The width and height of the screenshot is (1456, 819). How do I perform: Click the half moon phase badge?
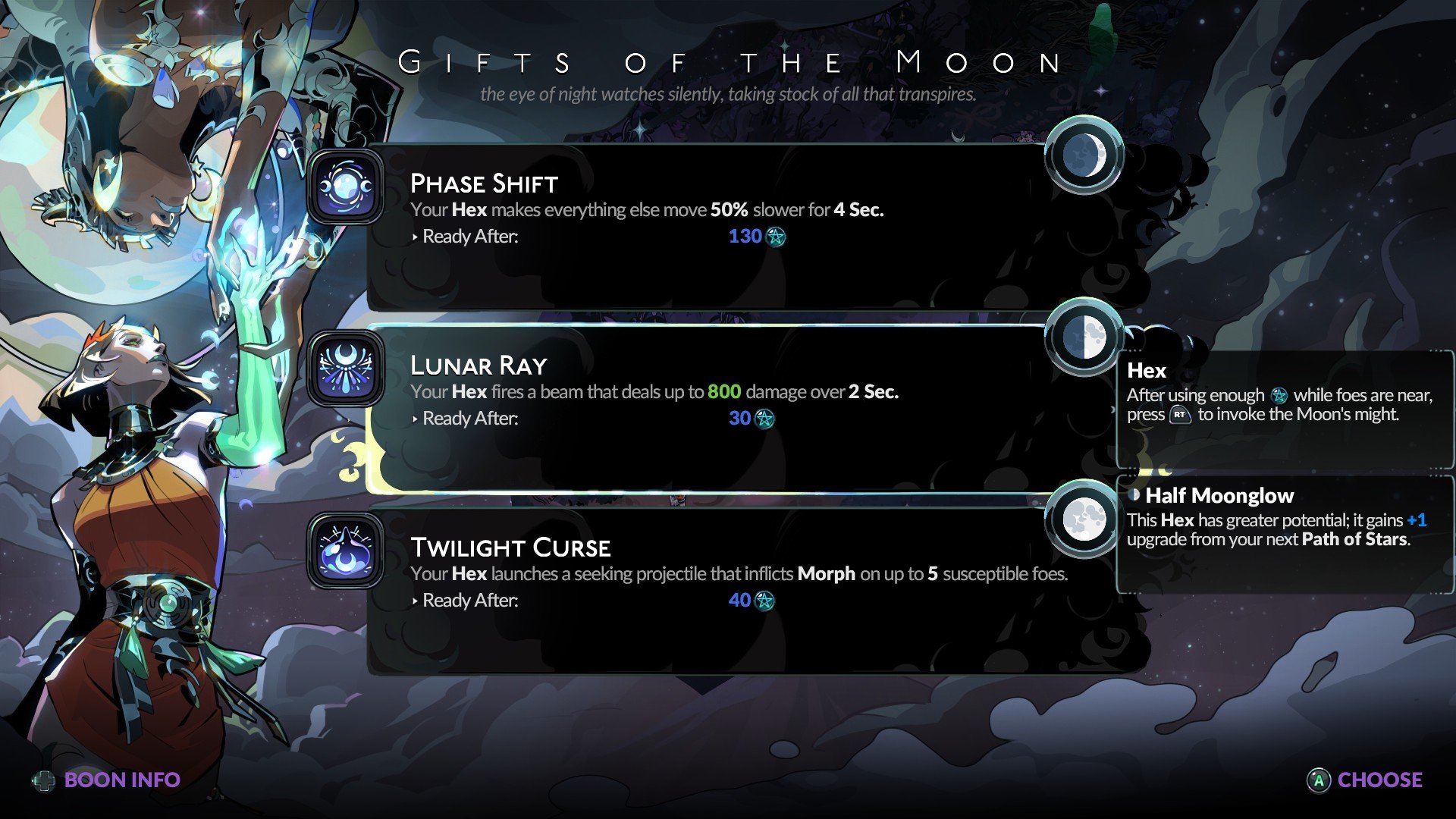(x=1084, y=337)
